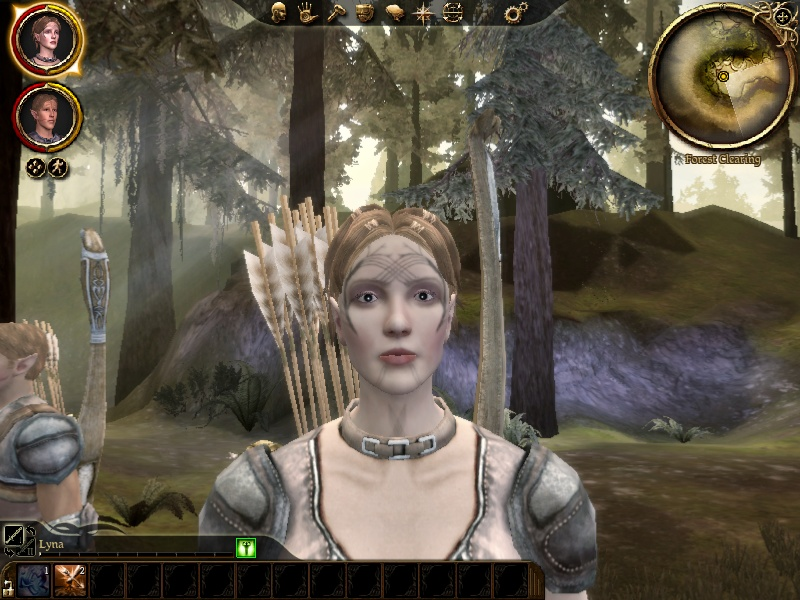Viewport: 800px width, 600px height.
Task: Open the character record helmet-head icon
Action: point(279,13)
